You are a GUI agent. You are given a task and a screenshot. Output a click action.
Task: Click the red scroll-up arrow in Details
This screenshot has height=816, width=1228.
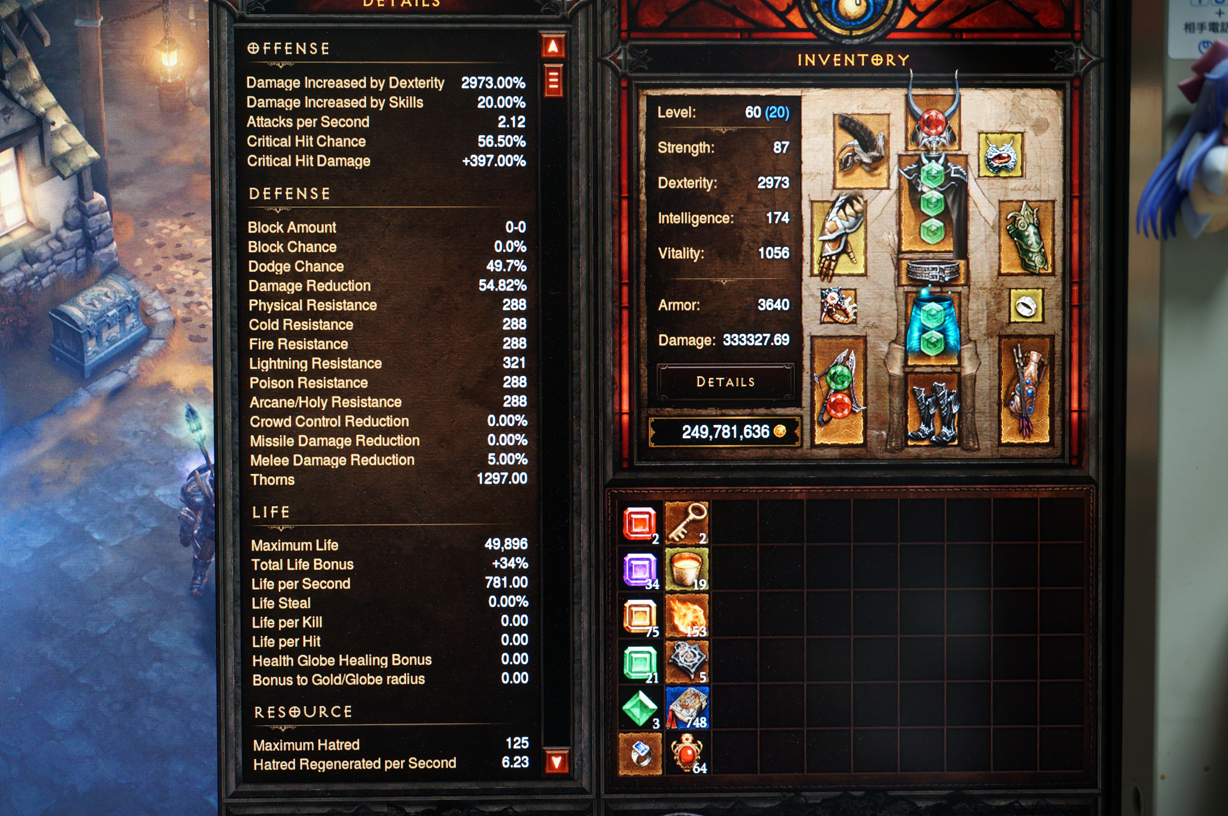[x=553, y=47]
